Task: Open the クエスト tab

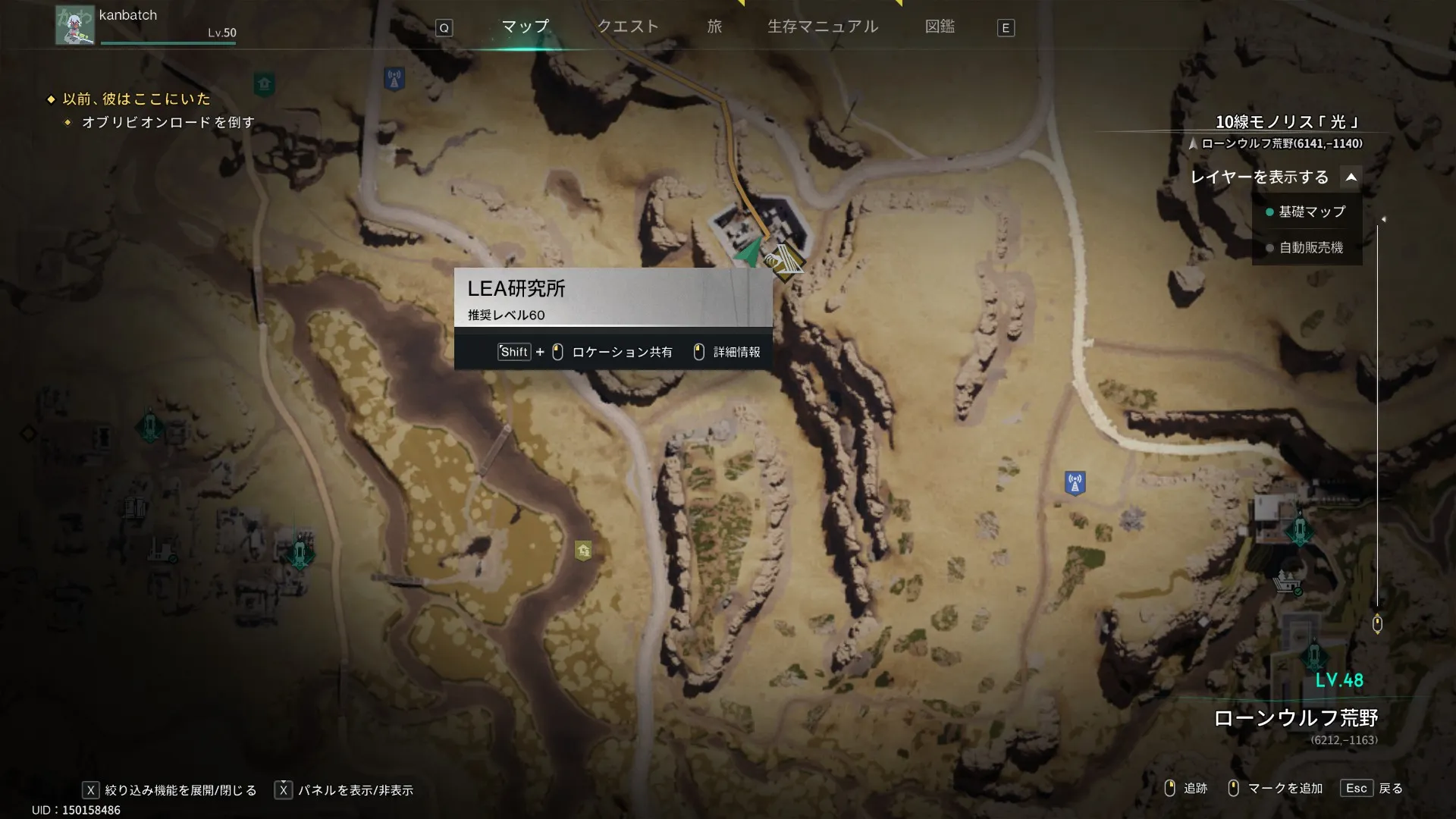Action: (x=628, y=27)
